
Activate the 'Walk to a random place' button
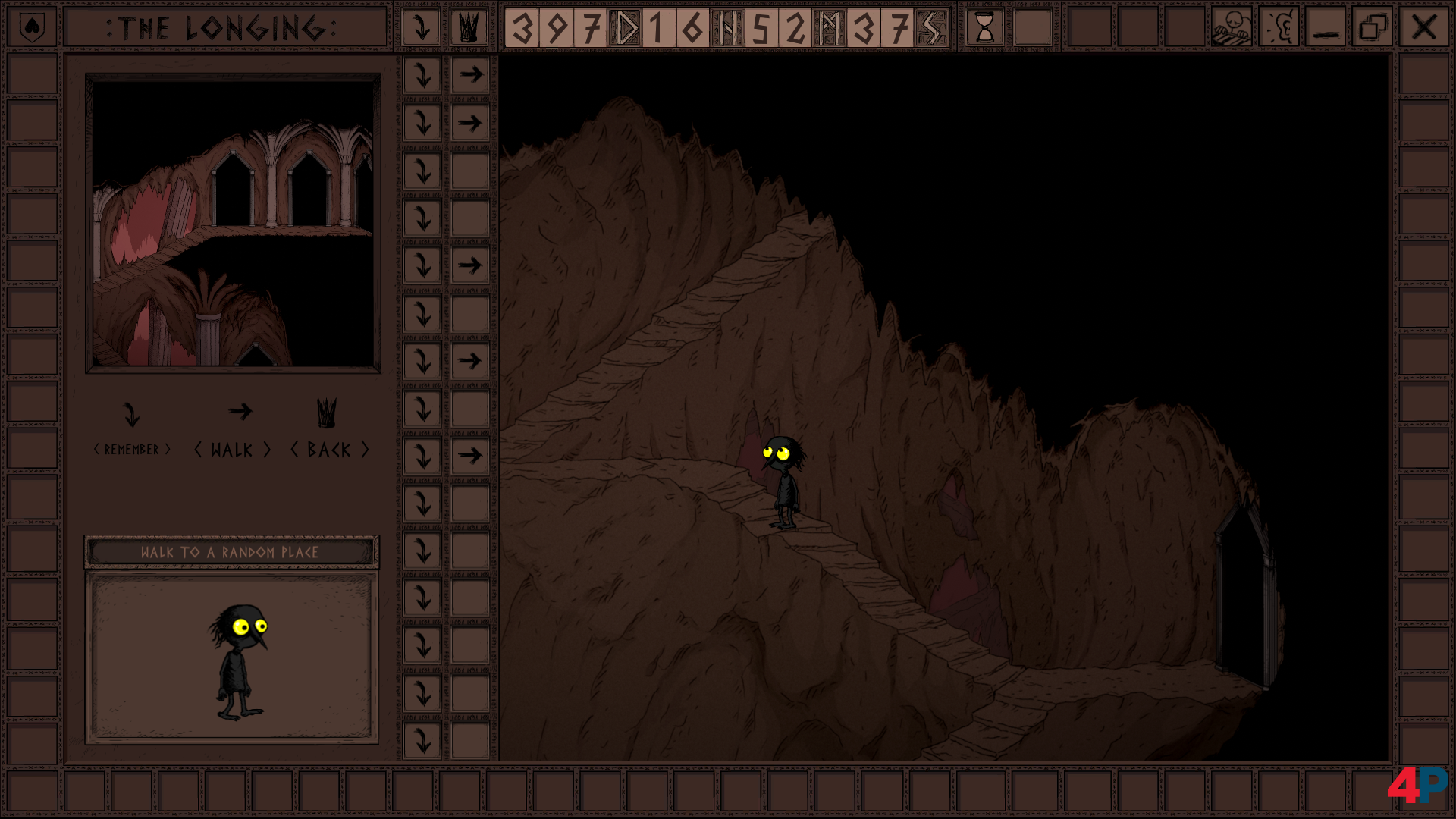click(x=231, y=552)
